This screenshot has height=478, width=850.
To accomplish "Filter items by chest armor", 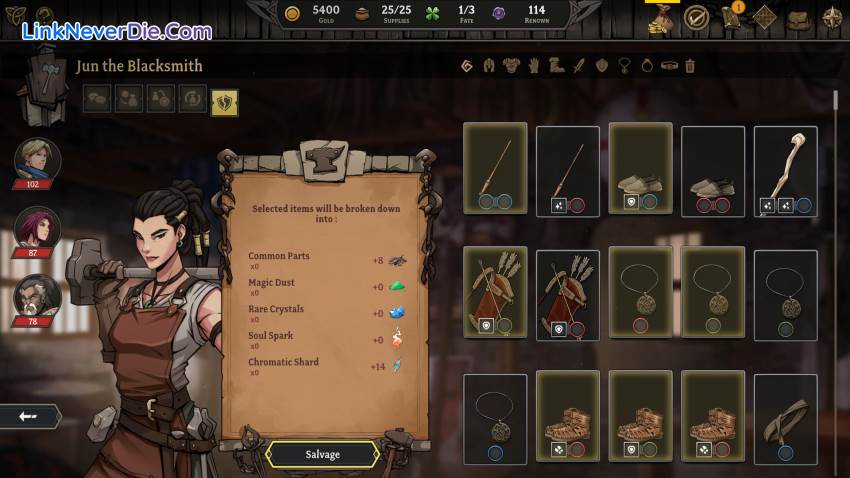I will (511, 66).
